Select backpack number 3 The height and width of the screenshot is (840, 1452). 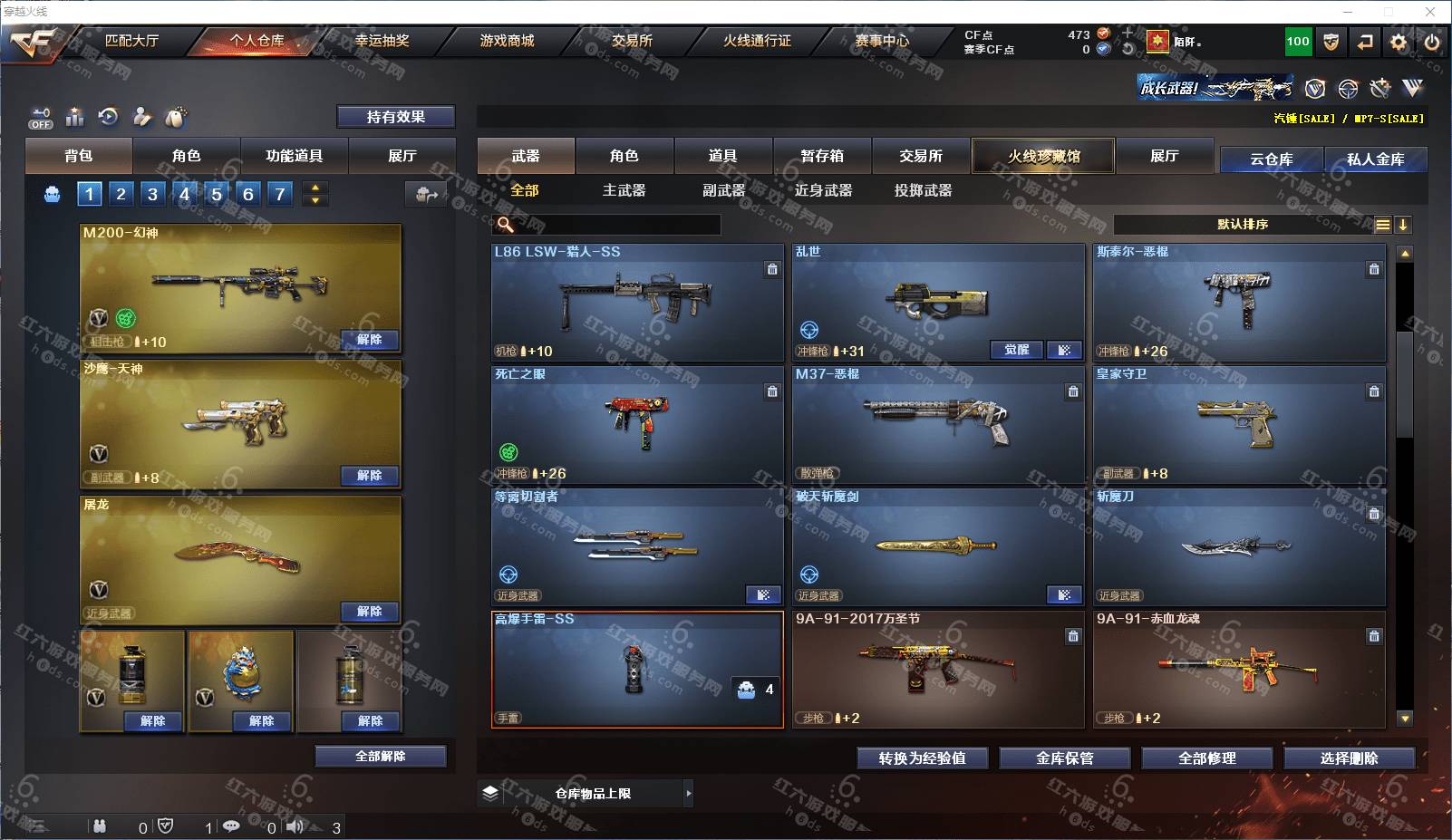[152, 194]
